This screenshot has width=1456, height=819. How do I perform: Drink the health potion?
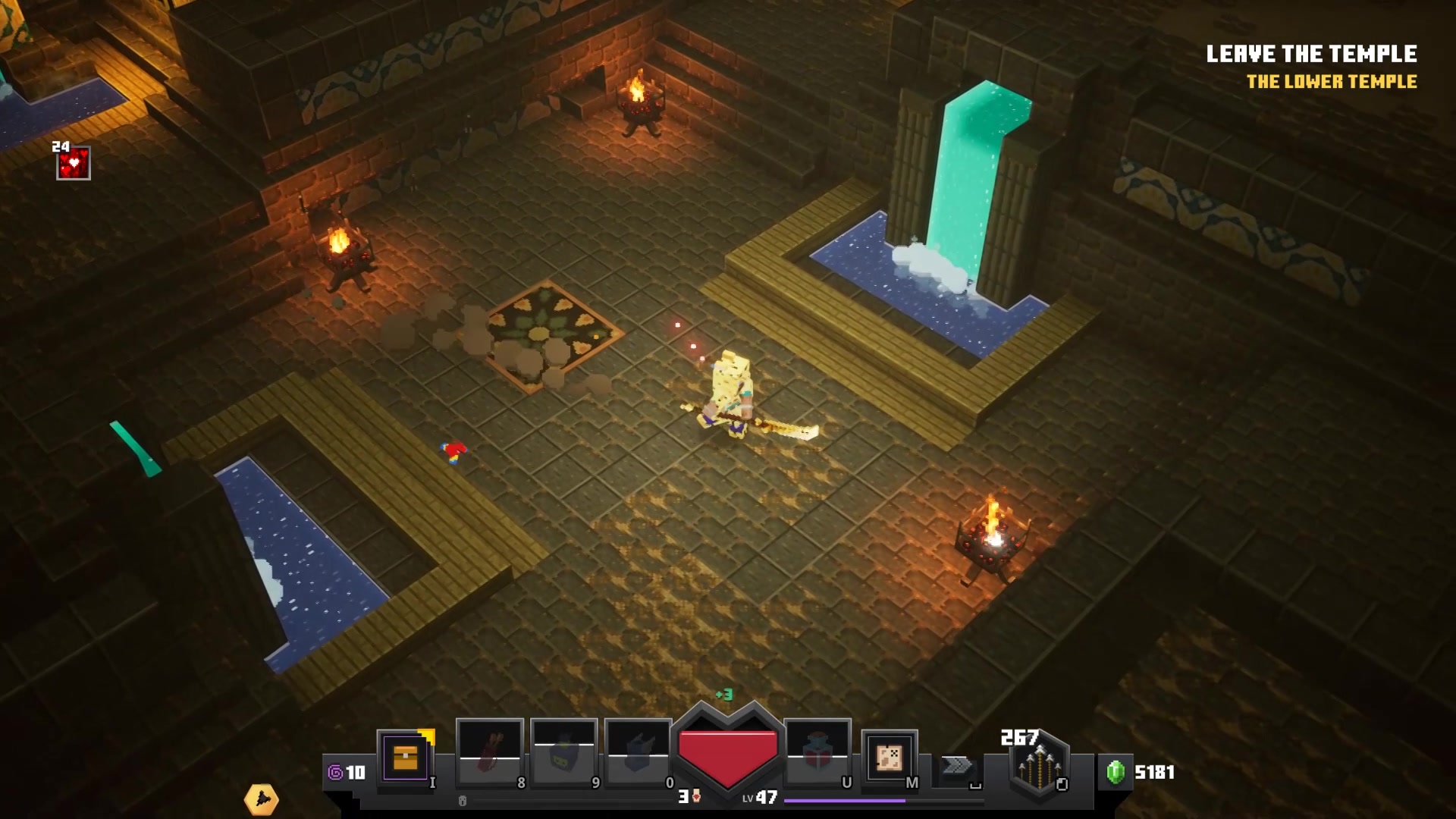coord(817,753)
